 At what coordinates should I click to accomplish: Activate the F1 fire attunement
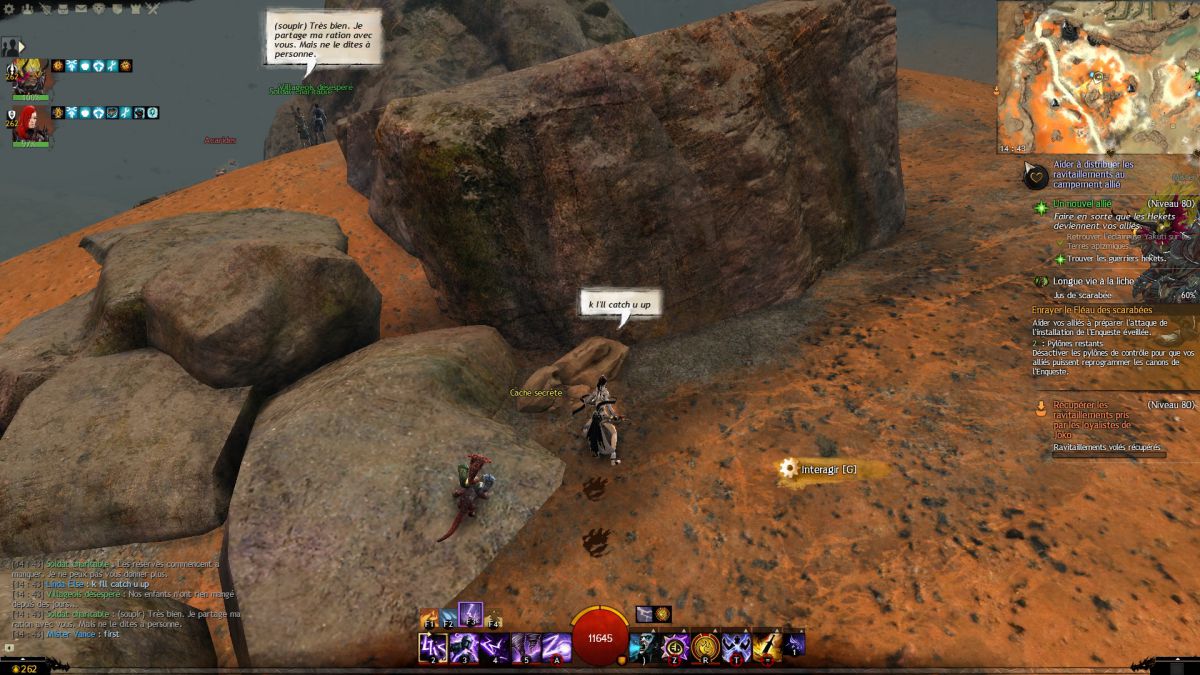point(430,619)
